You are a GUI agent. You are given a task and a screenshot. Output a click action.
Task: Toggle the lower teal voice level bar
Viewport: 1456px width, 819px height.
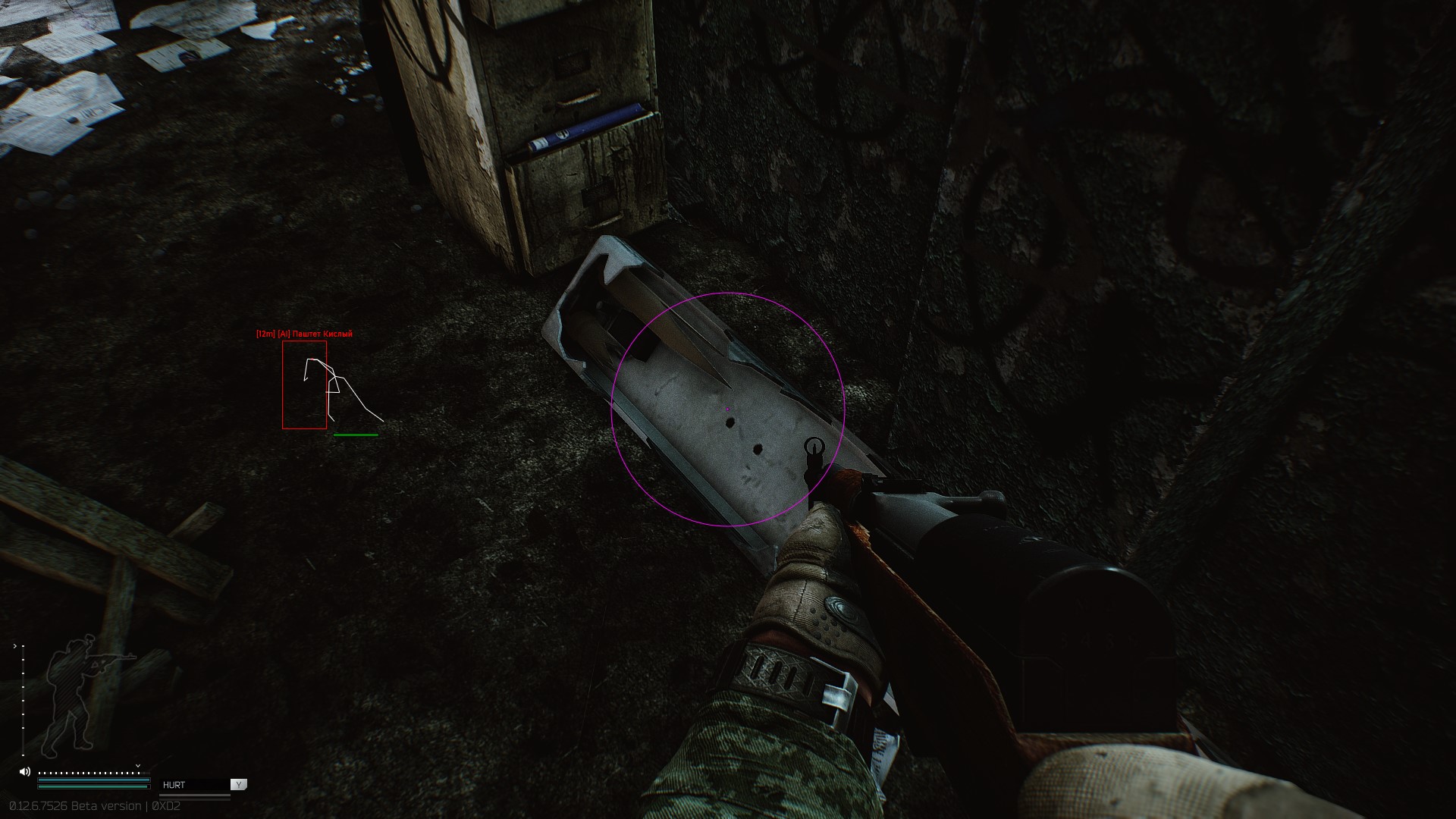pyautogui.click(x=93, y=786)
